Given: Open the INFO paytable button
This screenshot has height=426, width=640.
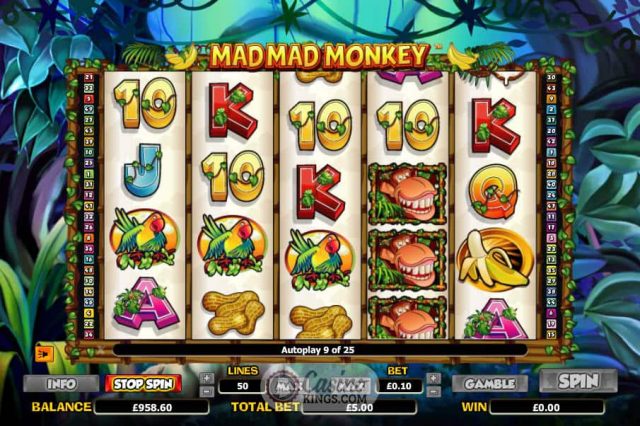Looking at the screenshot, I should pos(61,383).
